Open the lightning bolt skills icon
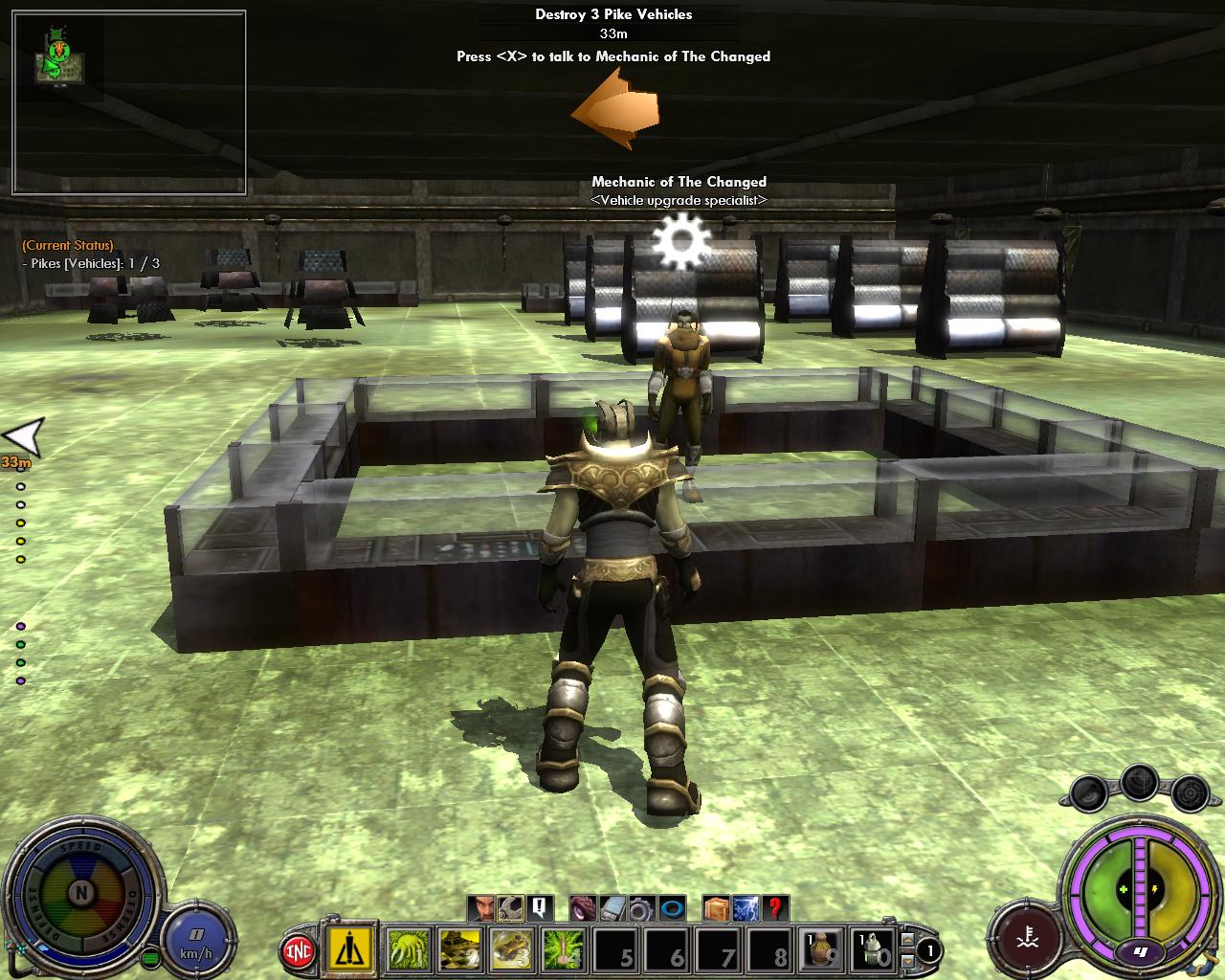This screenshot has height=980, width=1225. pos(746,907)
